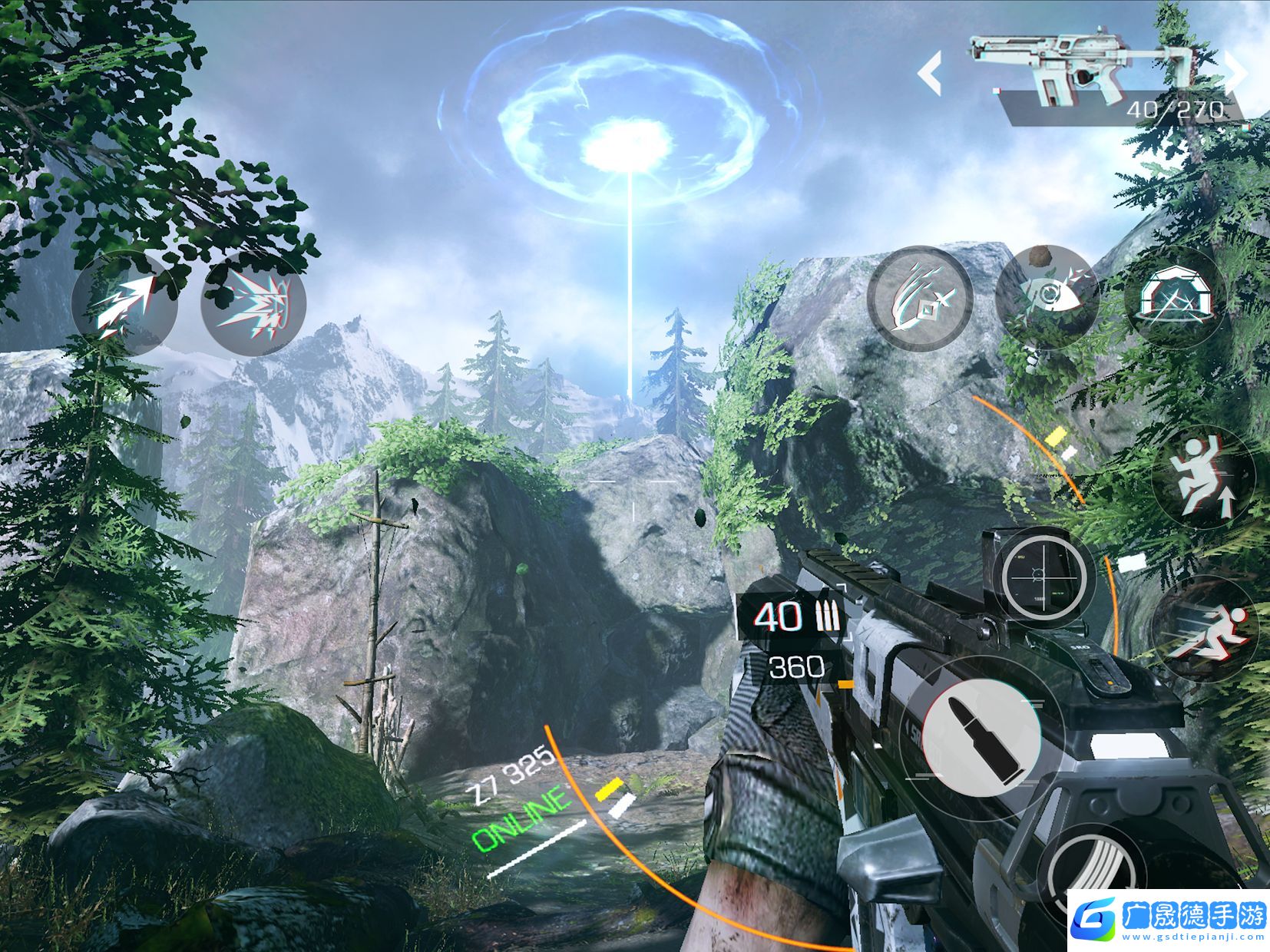Use the claw slash melee ability
The image size is (1270, 952).
coord(920,299)
